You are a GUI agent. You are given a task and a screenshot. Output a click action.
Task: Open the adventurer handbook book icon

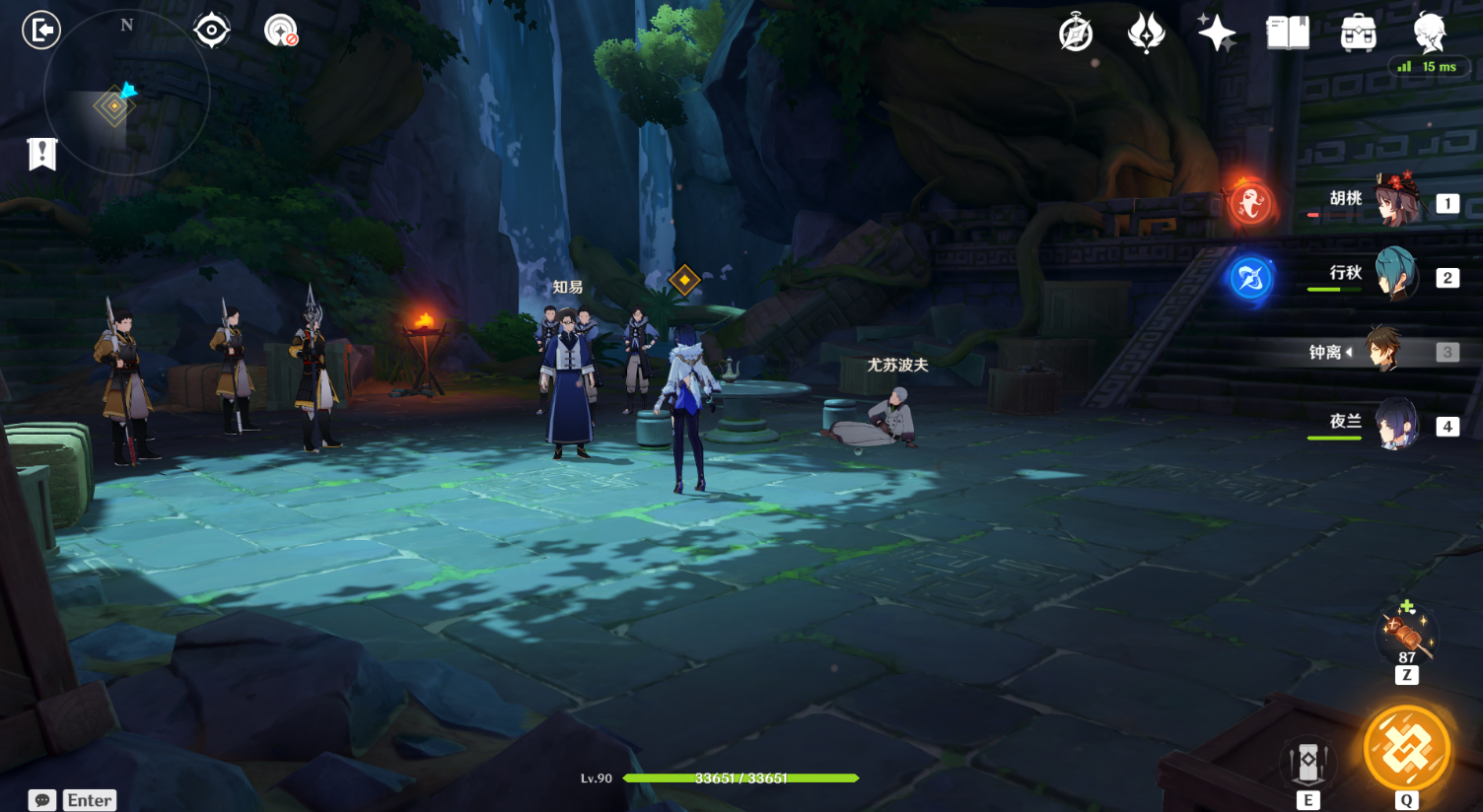tap(1288, 34)
